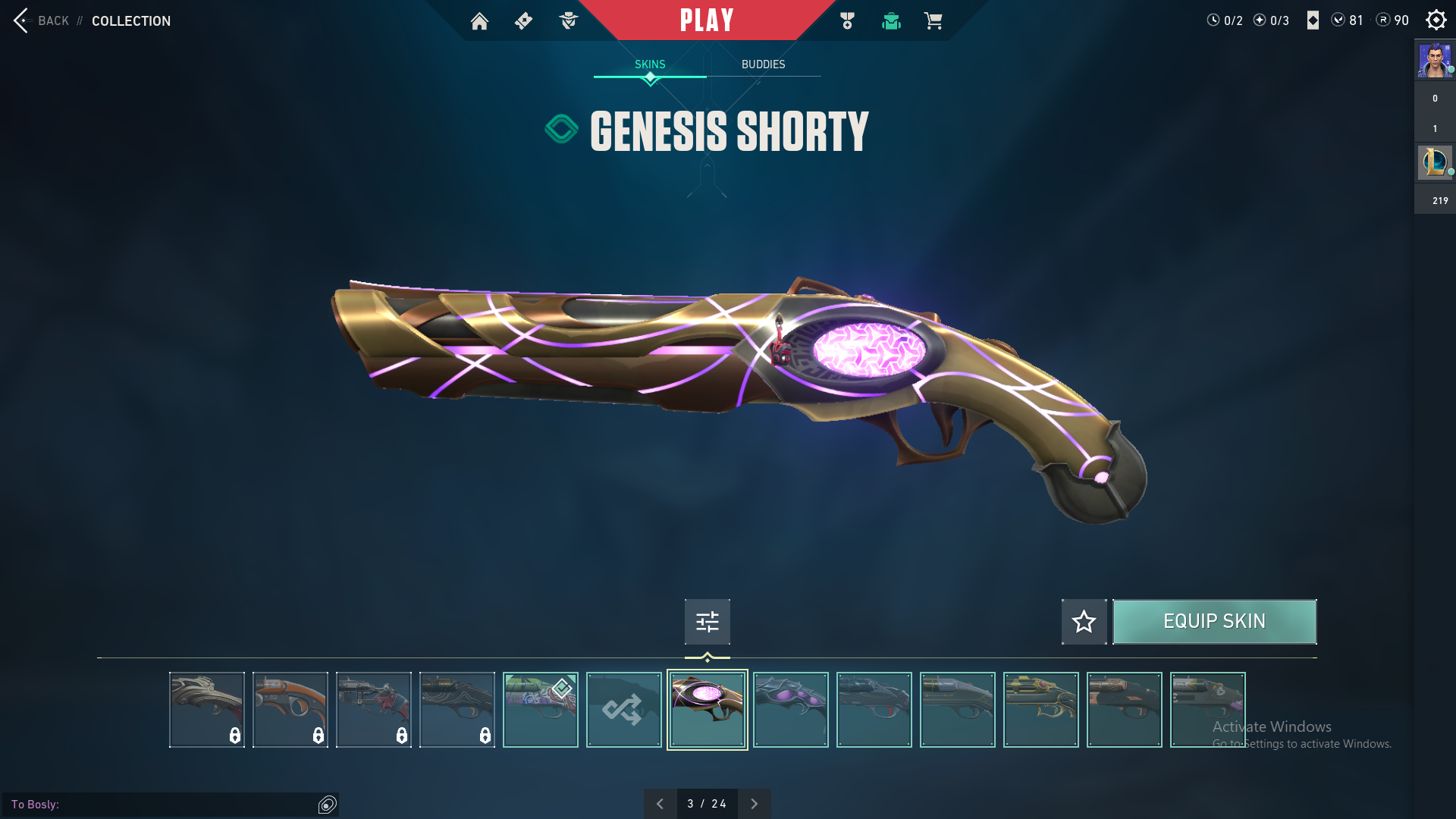Switch to the Buddies tab

pos(763,64)
